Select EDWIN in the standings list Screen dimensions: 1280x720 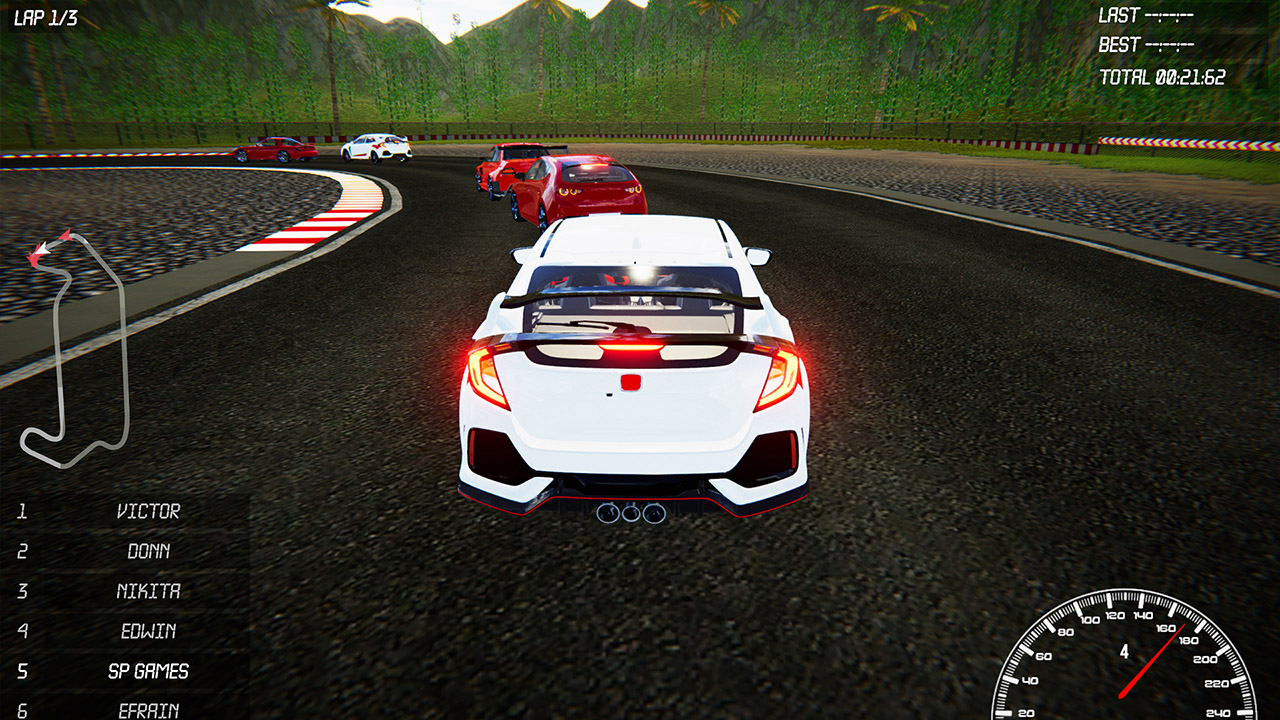(150, 631)
